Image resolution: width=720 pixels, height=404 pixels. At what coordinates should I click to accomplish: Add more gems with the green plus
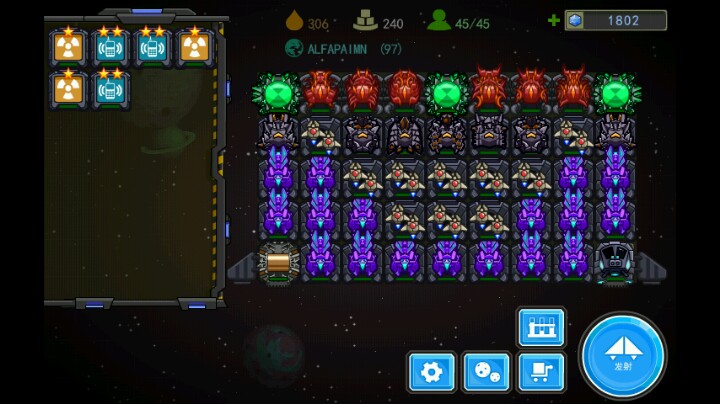(x=554, y=20)
